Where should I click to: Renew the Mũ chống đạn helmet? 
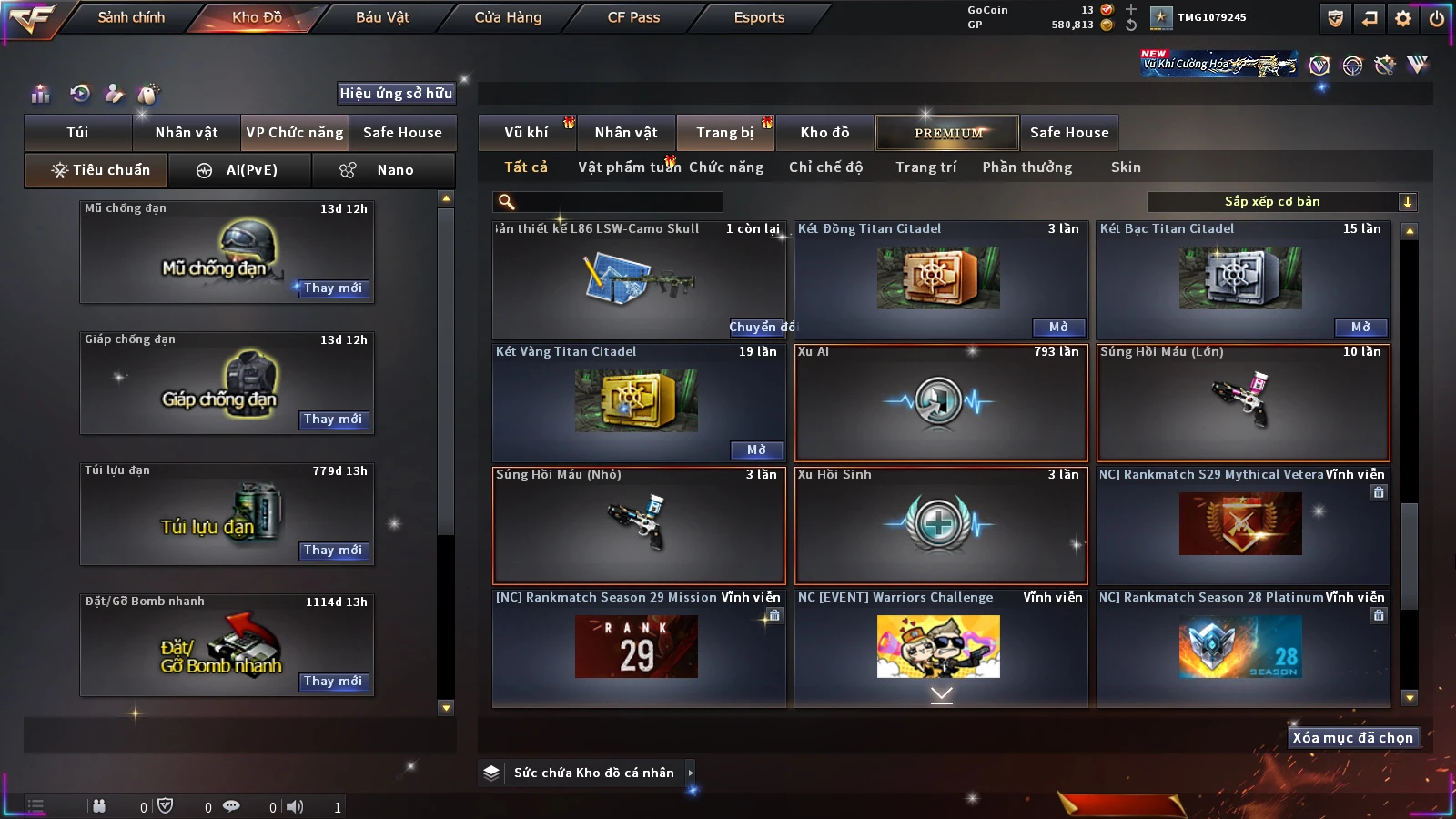[333, 288]
